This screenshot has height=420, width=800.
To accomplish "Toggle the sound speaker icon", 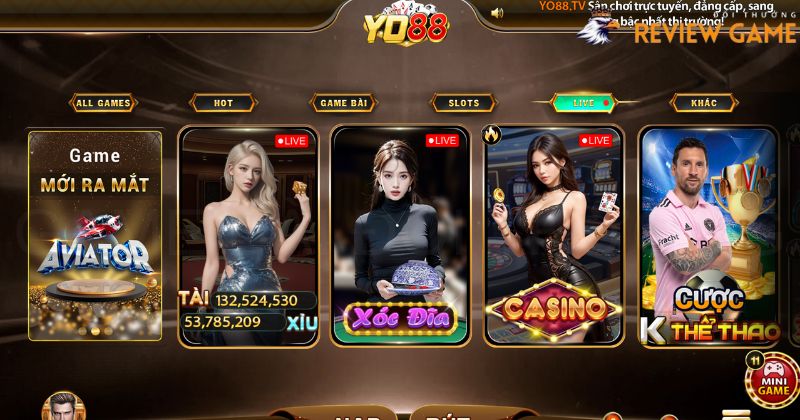I will [497, 13].
